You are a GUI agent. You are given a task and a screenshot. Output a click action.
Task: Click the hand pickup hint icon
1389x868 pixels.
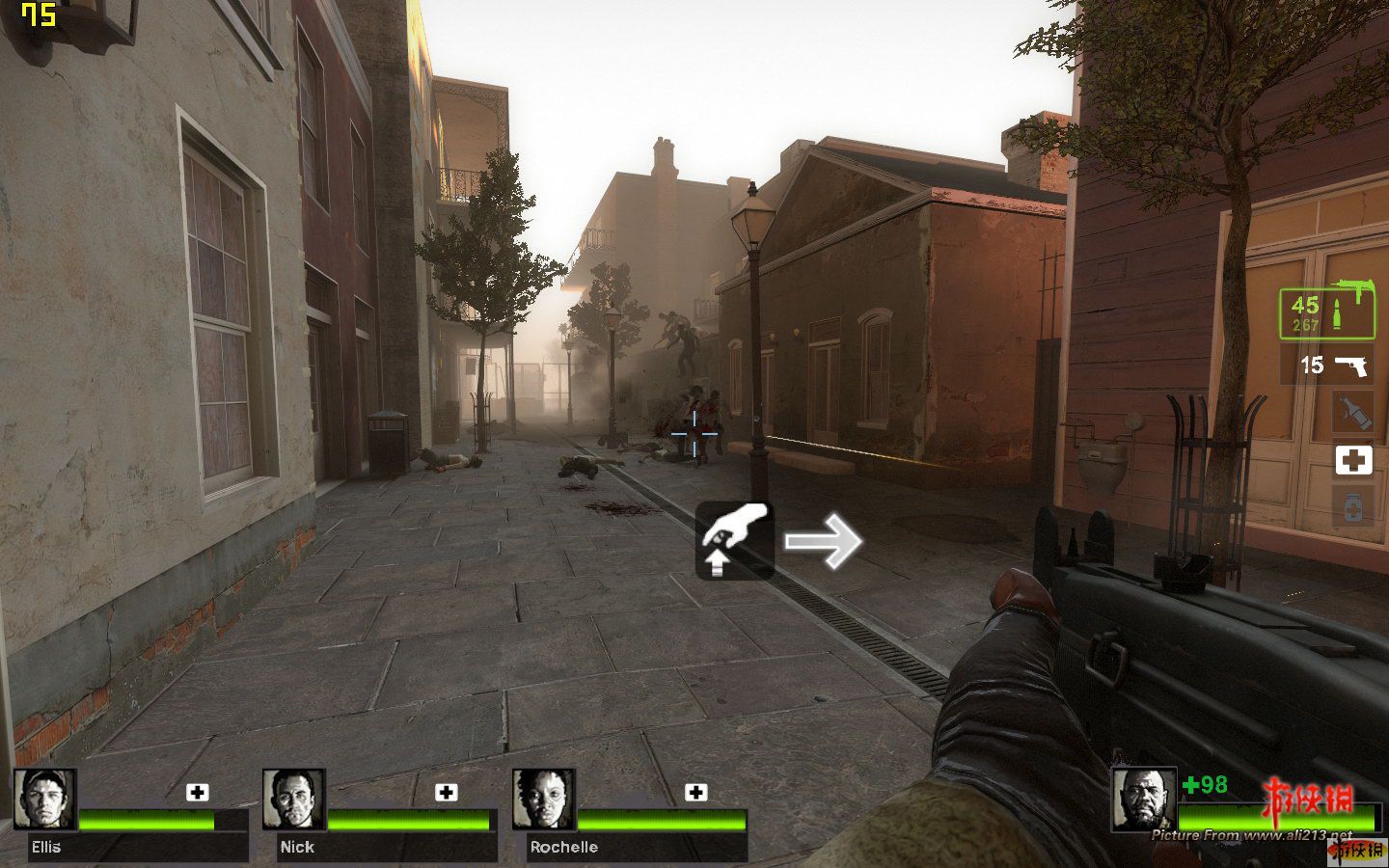(x=735, y=540)
